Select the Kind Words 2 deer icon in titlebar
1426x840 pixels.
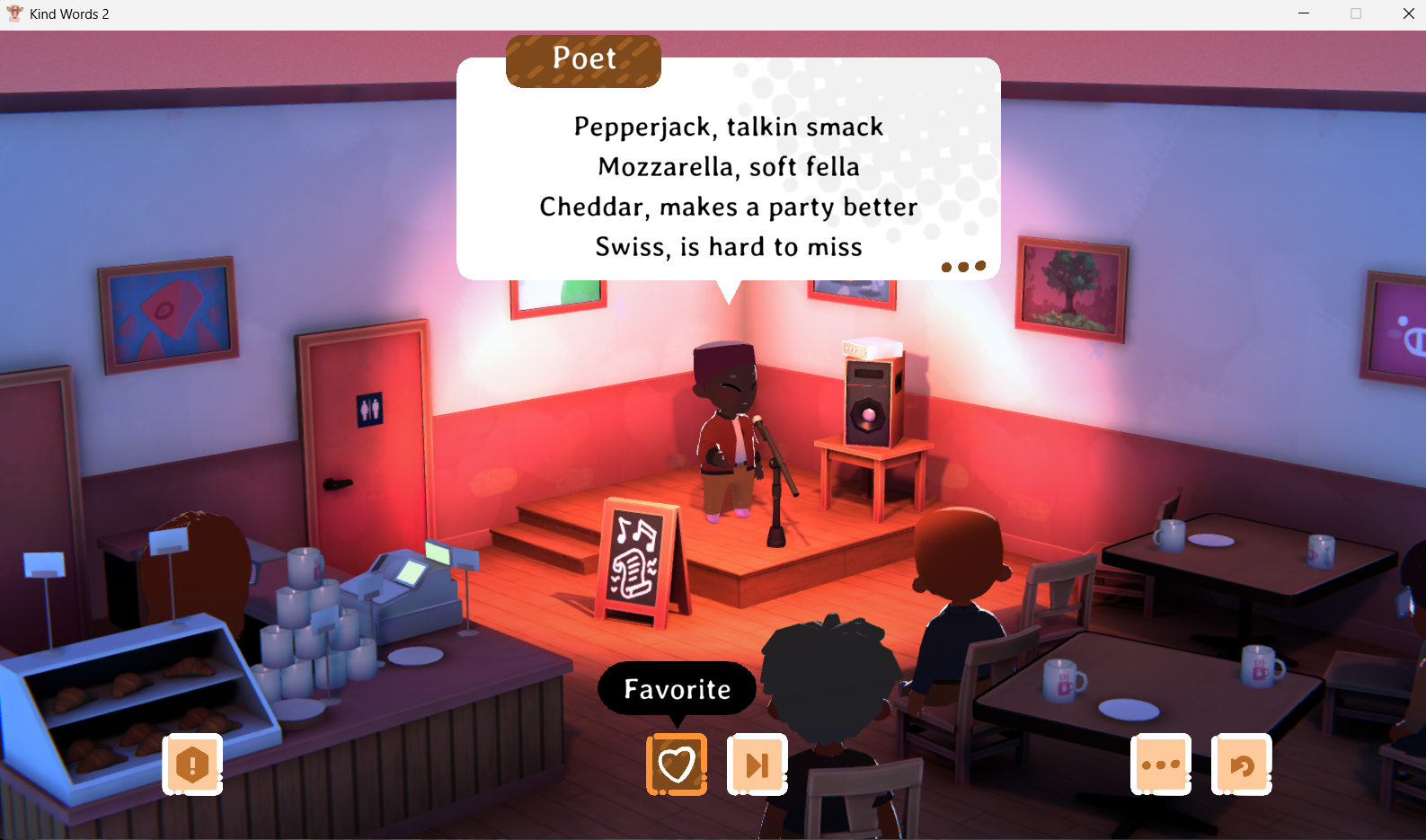point(13,13)
